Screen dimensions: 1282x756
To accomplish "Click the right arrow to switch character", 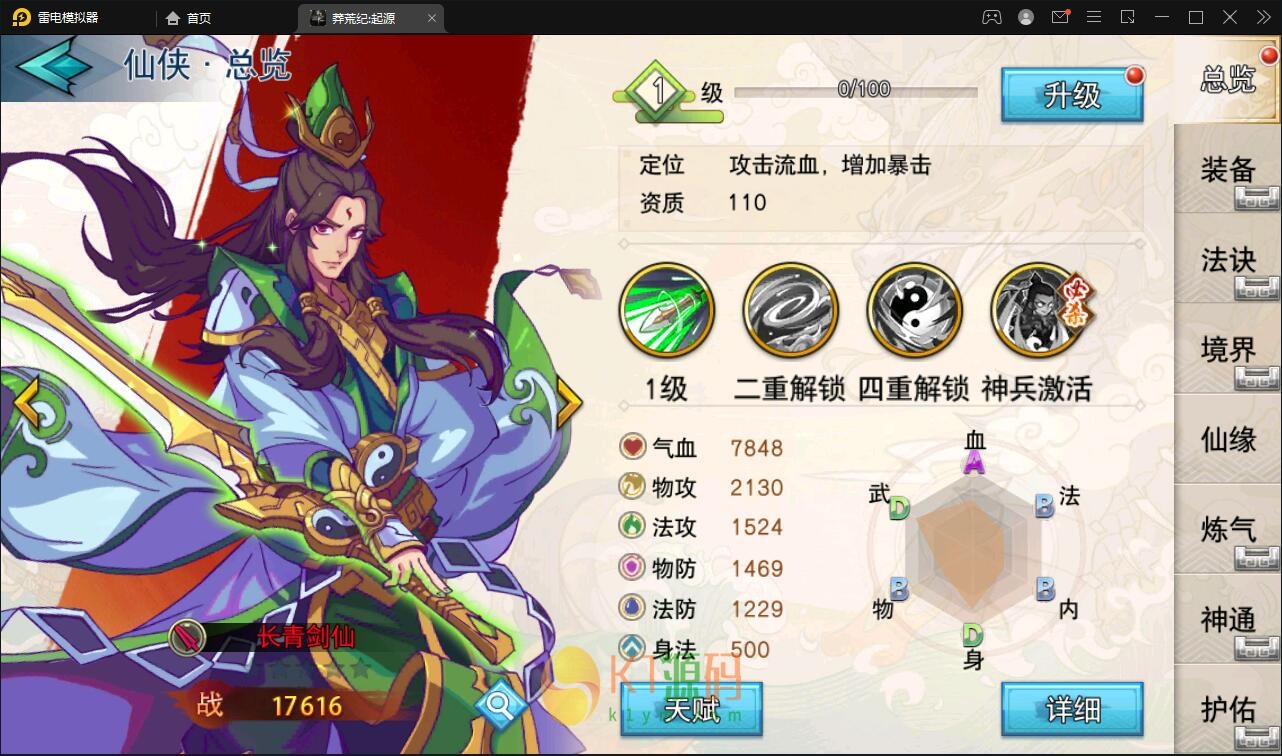I will tap(568, 401).
